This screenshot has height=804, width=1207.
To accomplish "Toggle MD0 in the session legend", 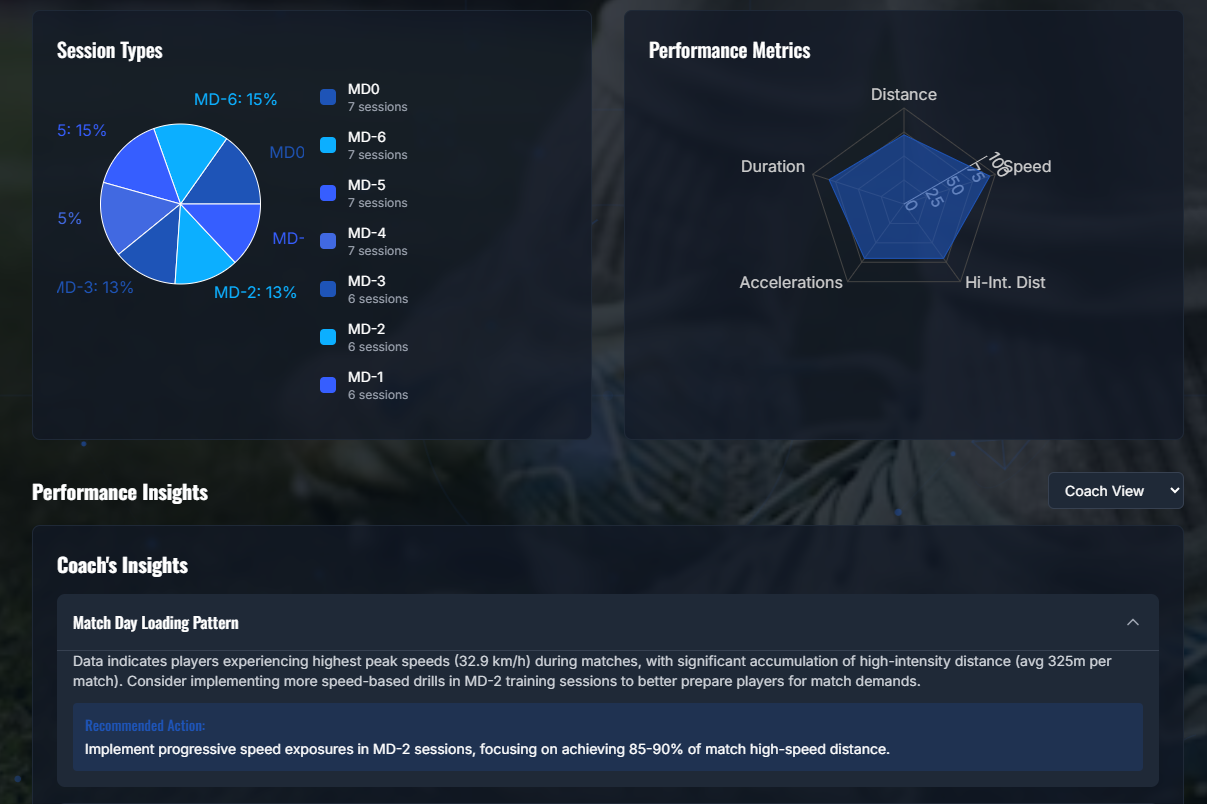I will click(x=363, y=97).
